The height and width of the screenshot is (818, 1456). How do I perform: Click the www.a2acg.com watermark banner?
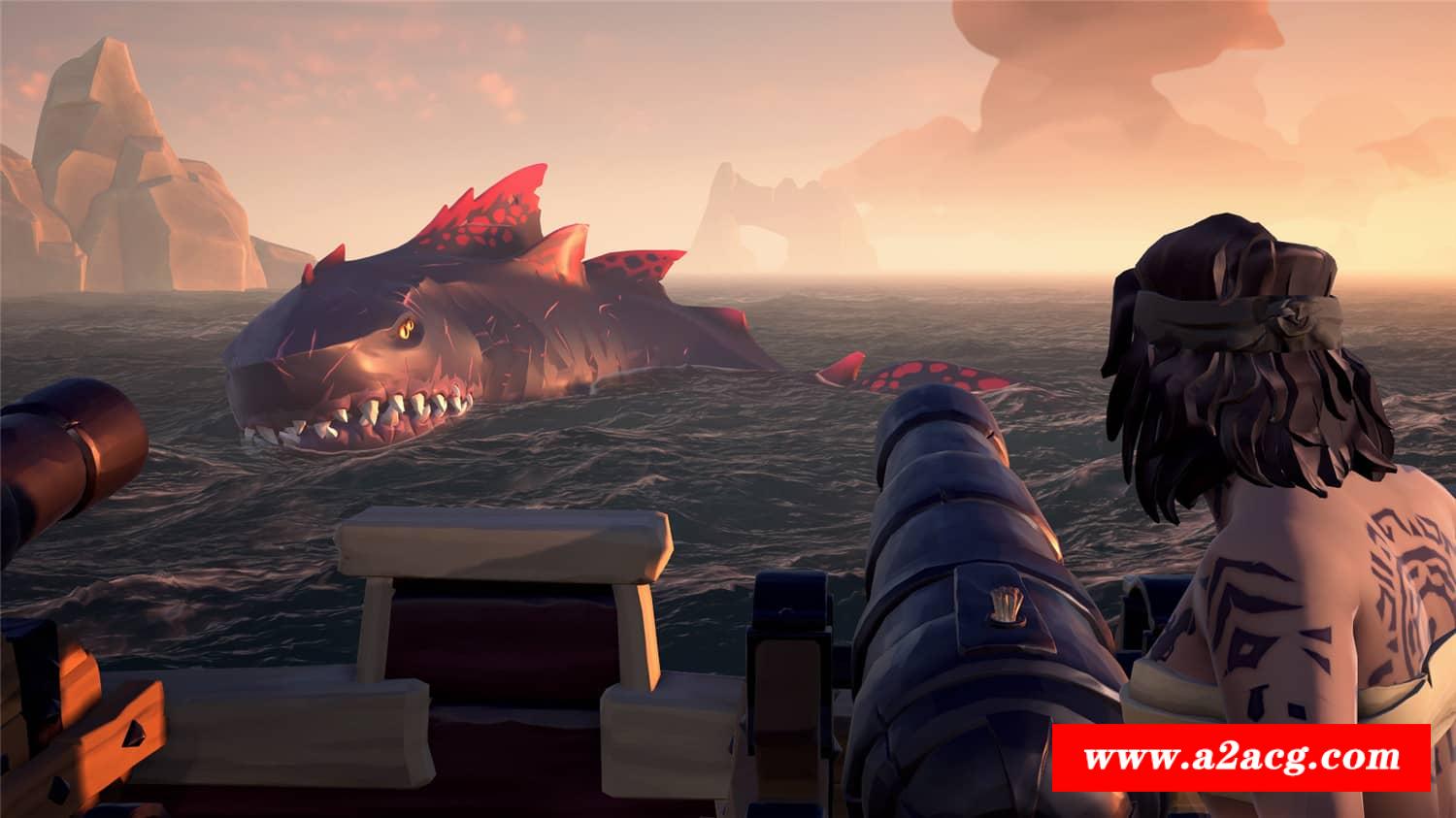click(x=1241, y=757)
